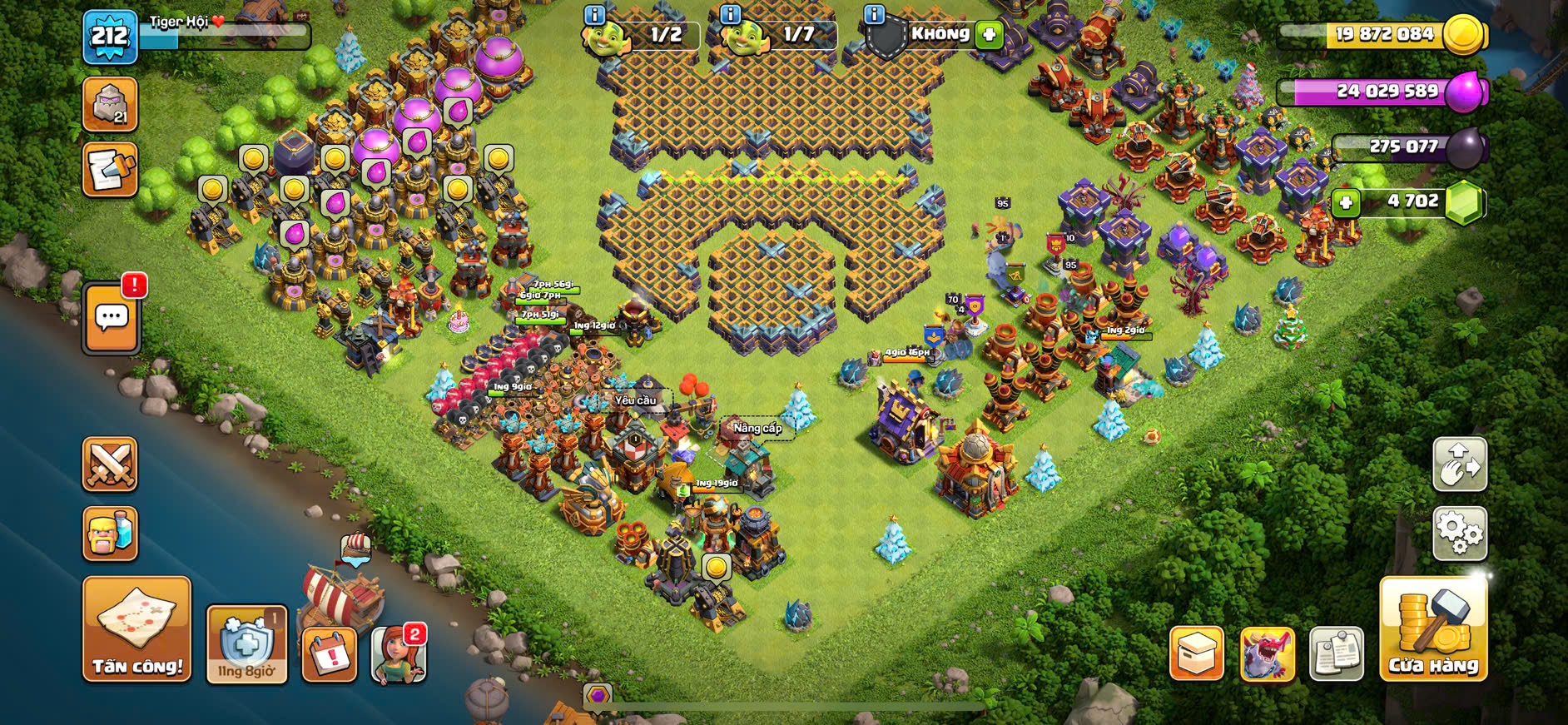Viewport: 1568px width, 725px height.
Task: Open the player level 212 profile badge
Action: click(110, 37)
